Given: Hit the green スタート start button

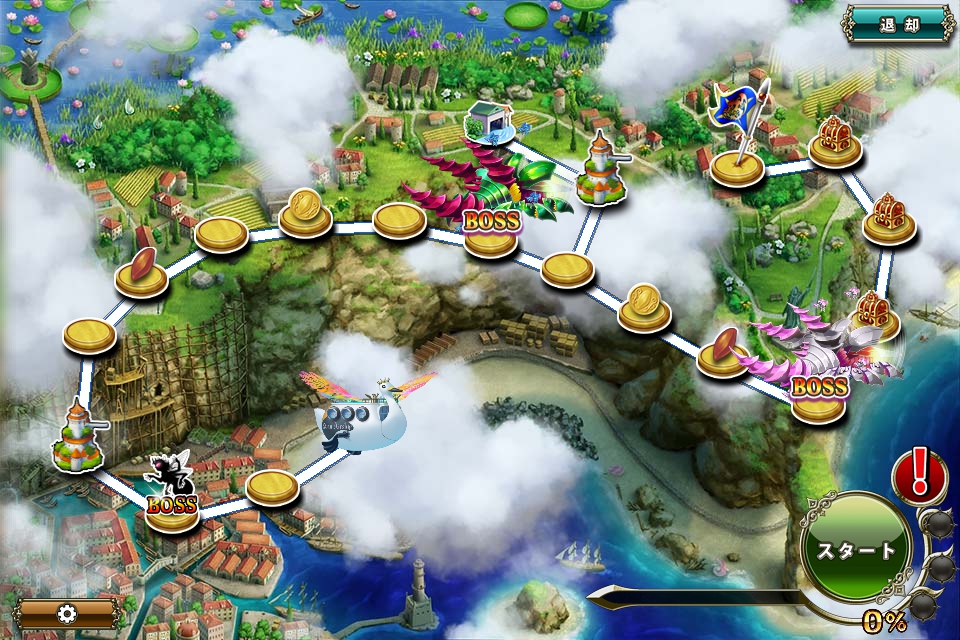Looking at the screenshot, I should pyautogui.click(x=856, y=550).
